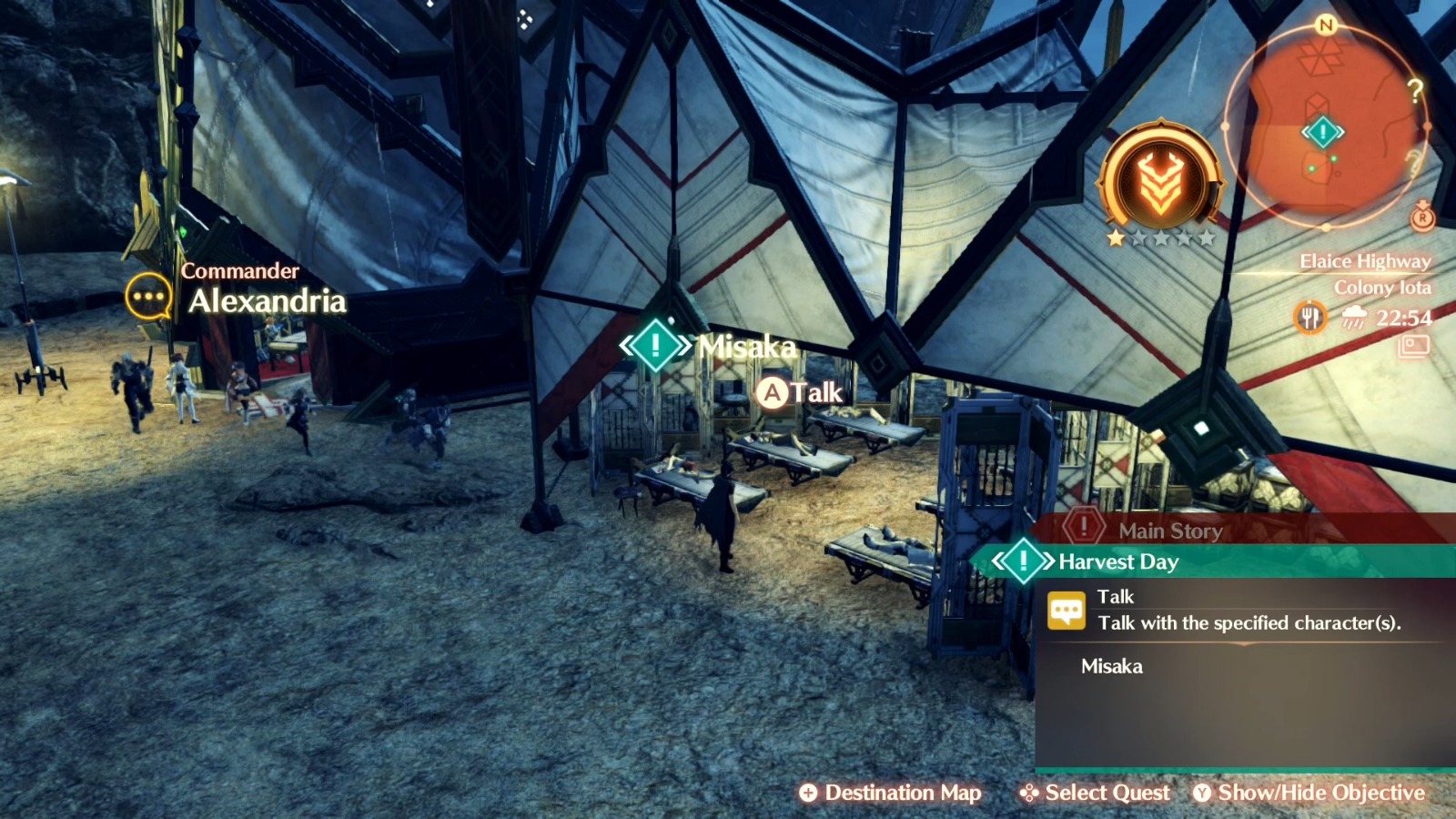The height and width of the screenshot is (819, 1456).
Task: Open the Destination Map
Action: click(892, 793)
